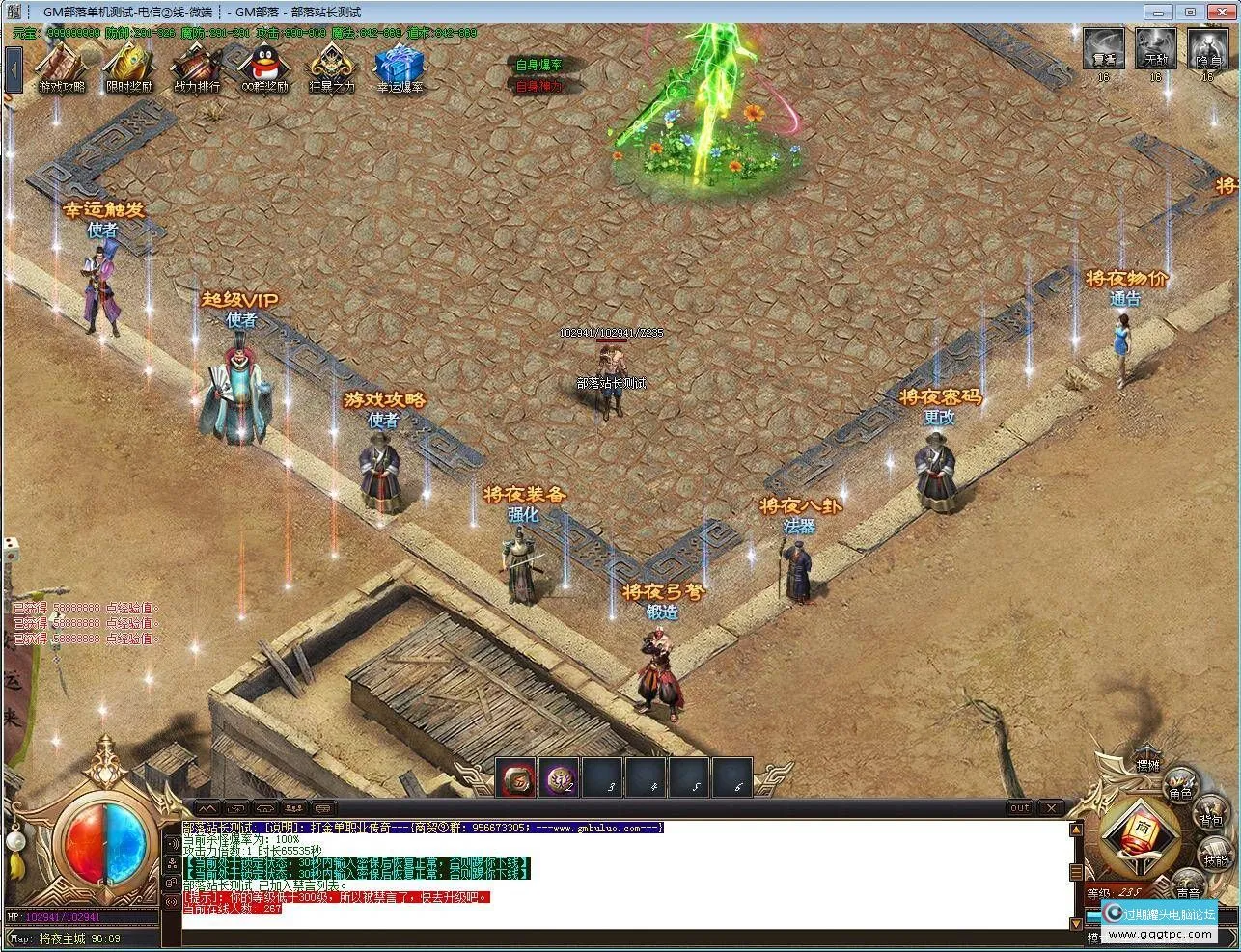Open the 幸运爆率 blue gift box
Screen dimensions: 1241x952
(x=399, y=68)
